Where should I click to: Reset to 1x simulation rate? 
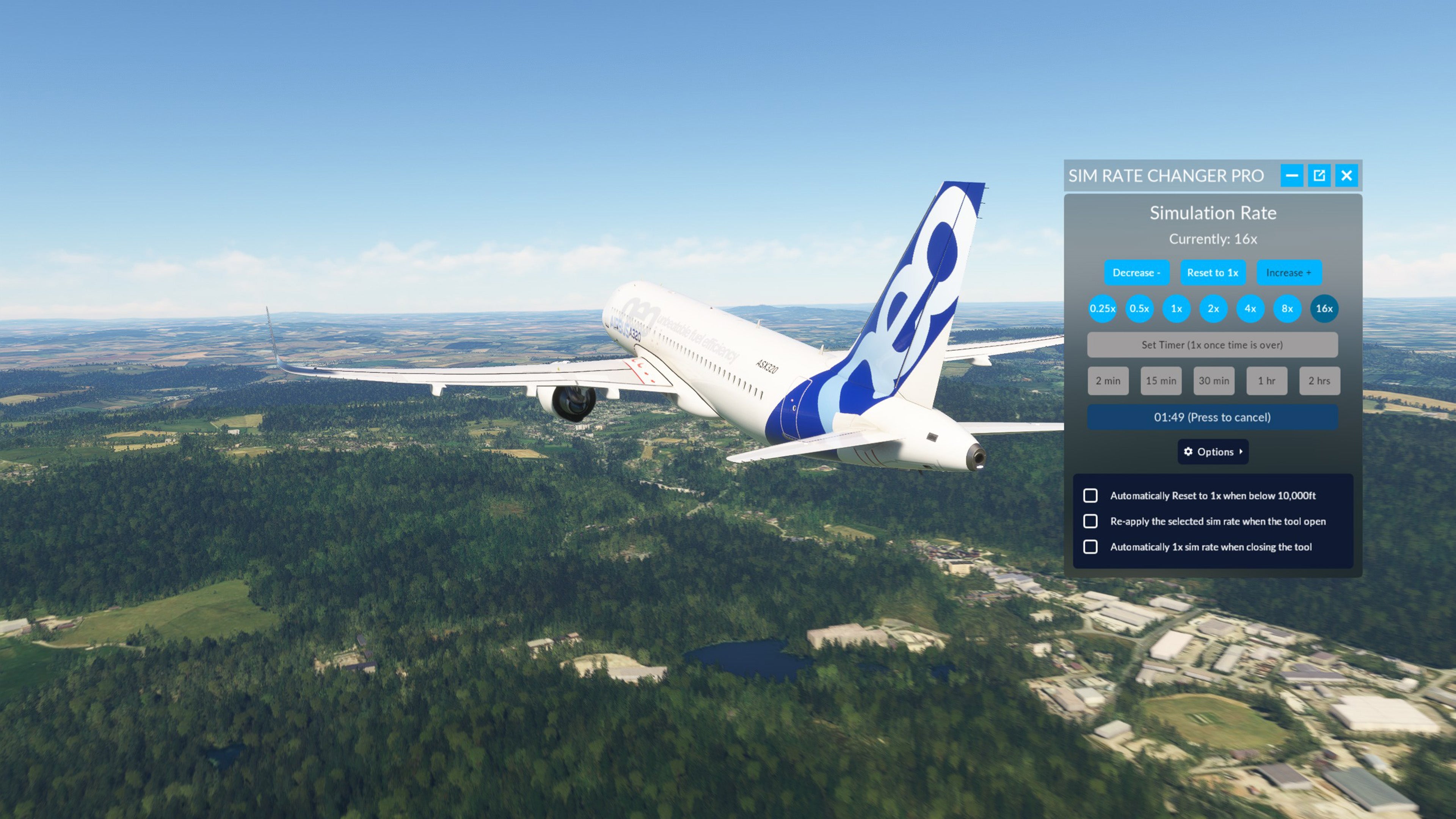pyautogui.click(x=1213, y=273)
